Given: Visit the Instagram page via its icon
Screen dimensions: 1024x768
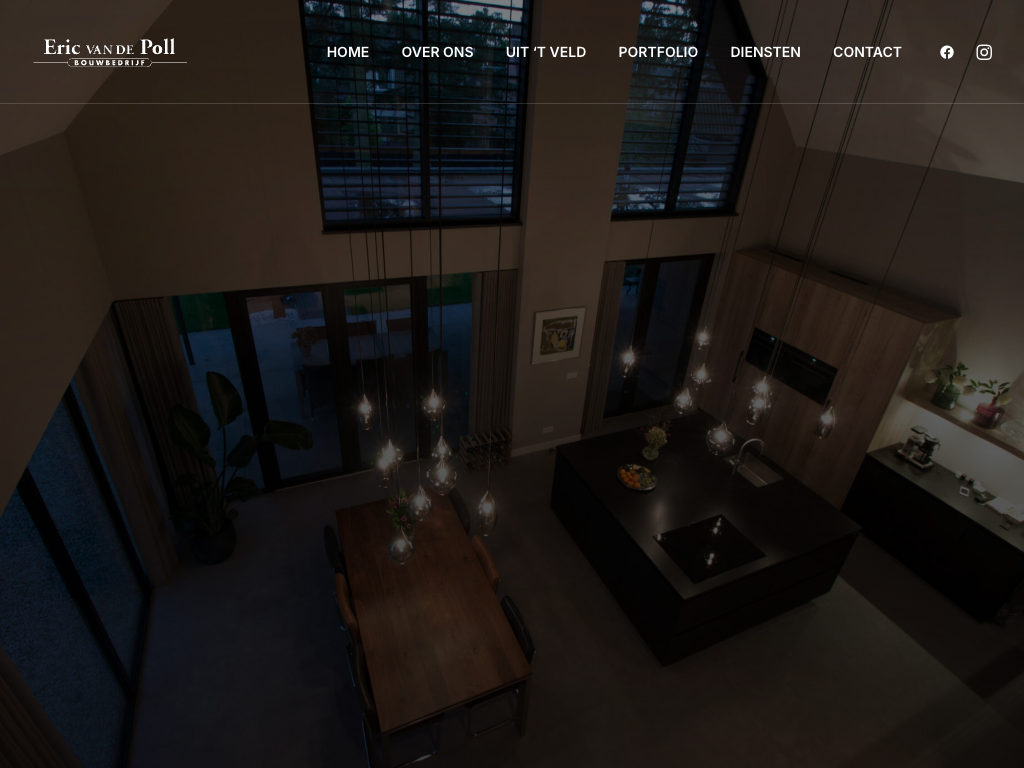Looking at the screenshot, I should pyautogui.click(x=984, y=52).
